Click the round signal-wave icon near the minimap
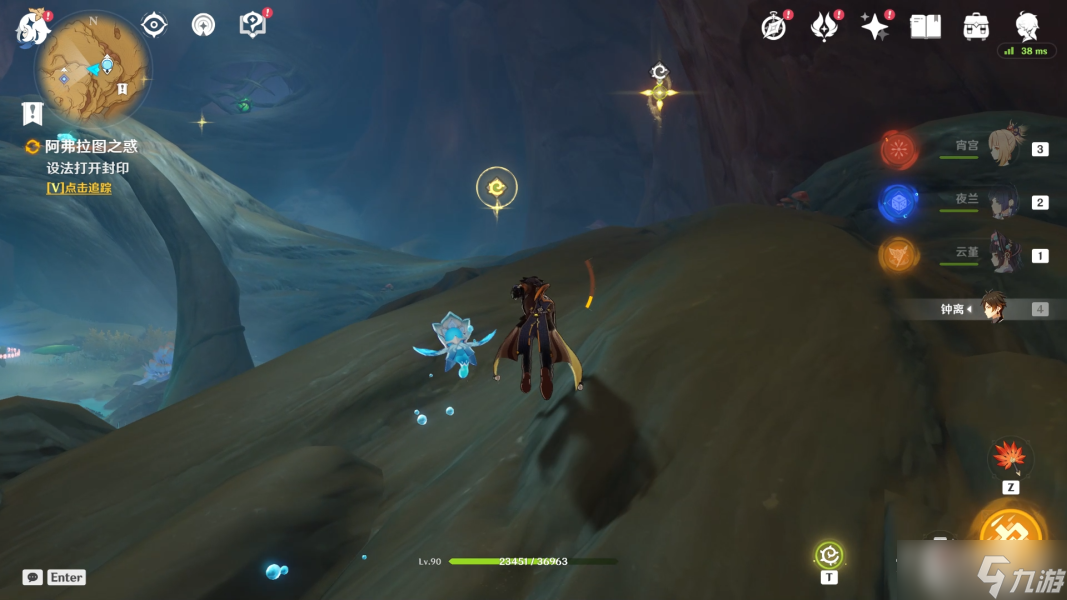 click(204, 25)
